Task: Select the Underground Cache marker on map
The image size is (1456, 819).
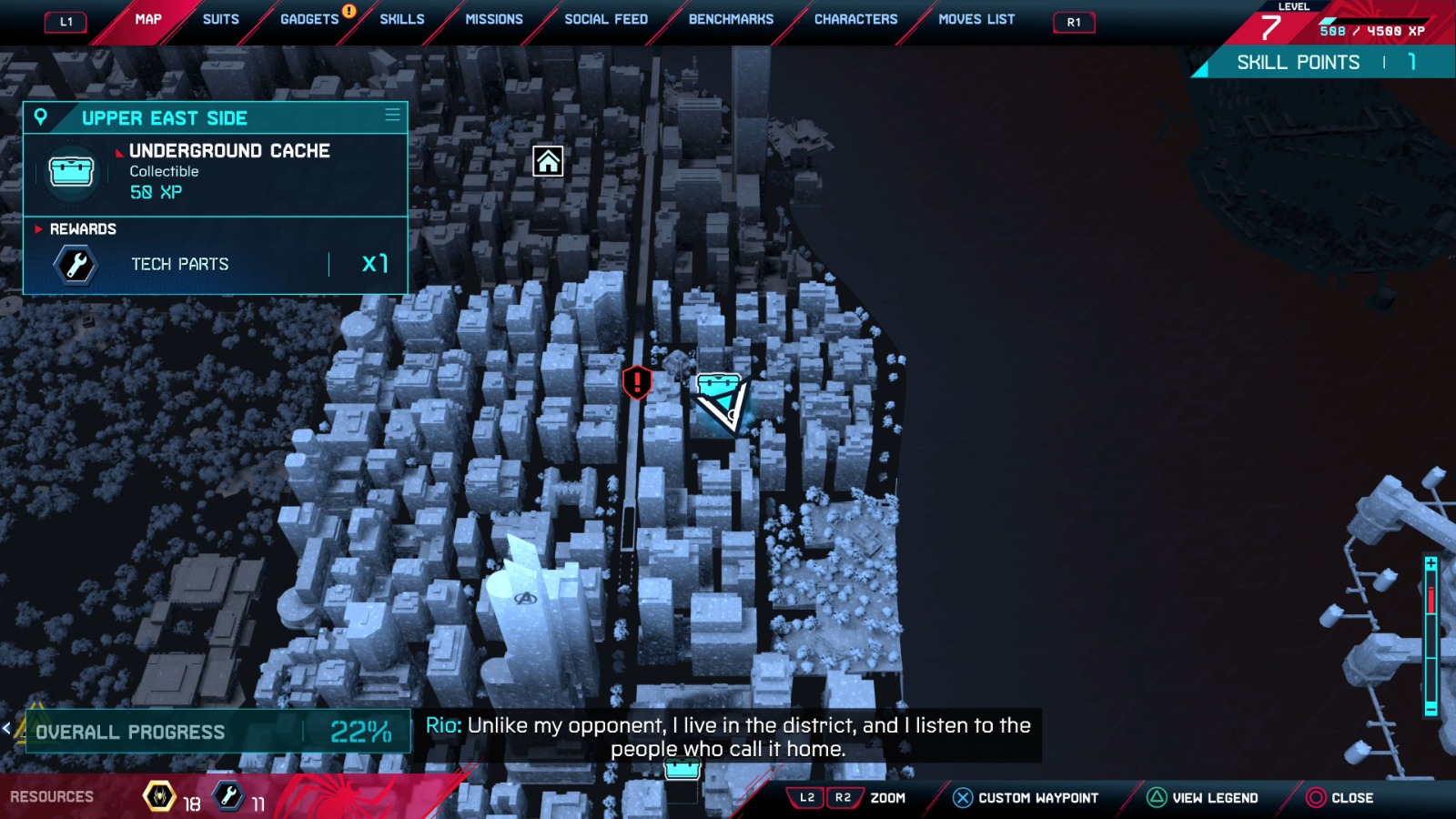Action: pos(718,388)
